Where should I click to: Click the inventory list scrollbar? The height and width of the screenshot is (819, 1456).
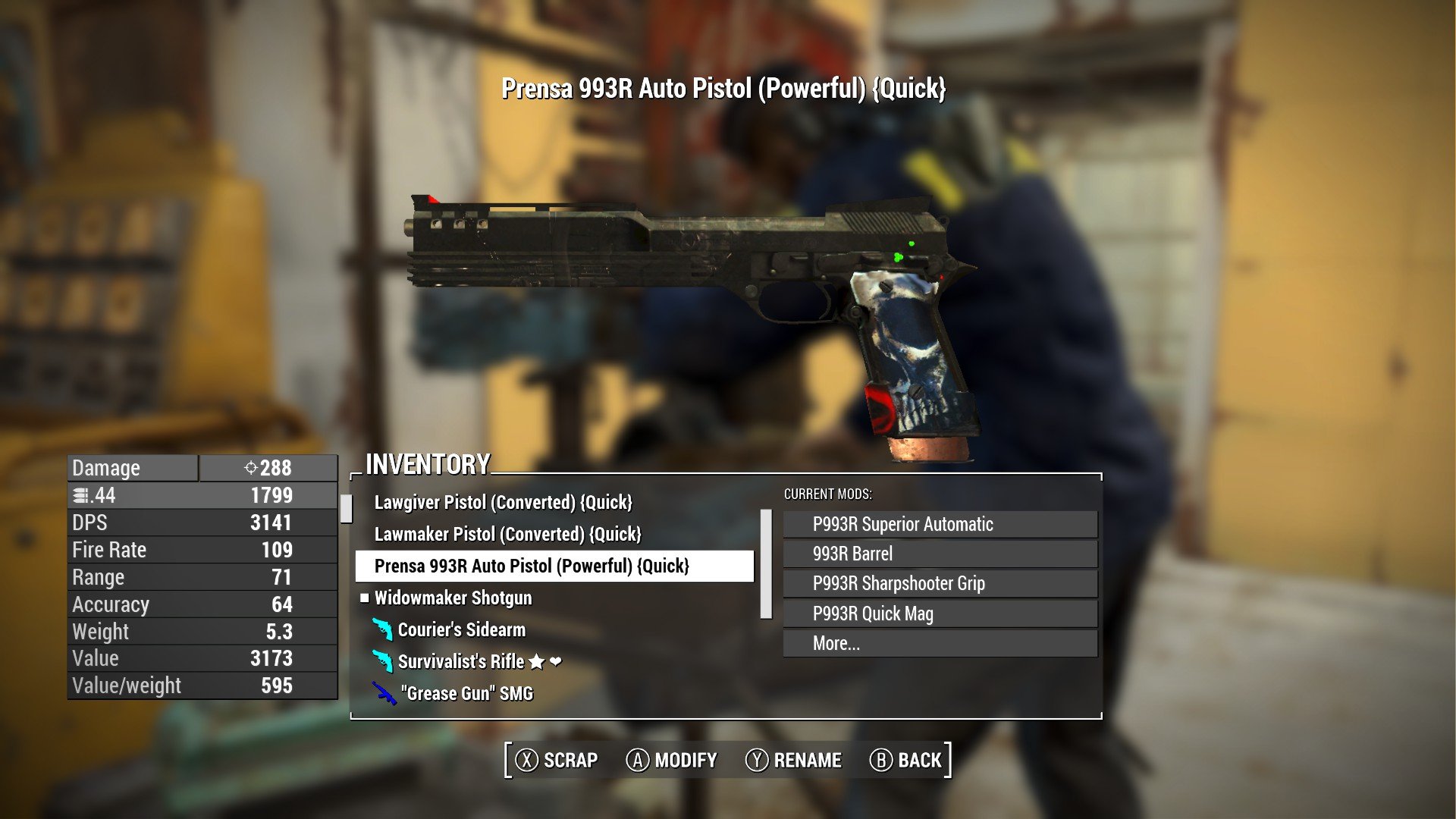(766, 564)
